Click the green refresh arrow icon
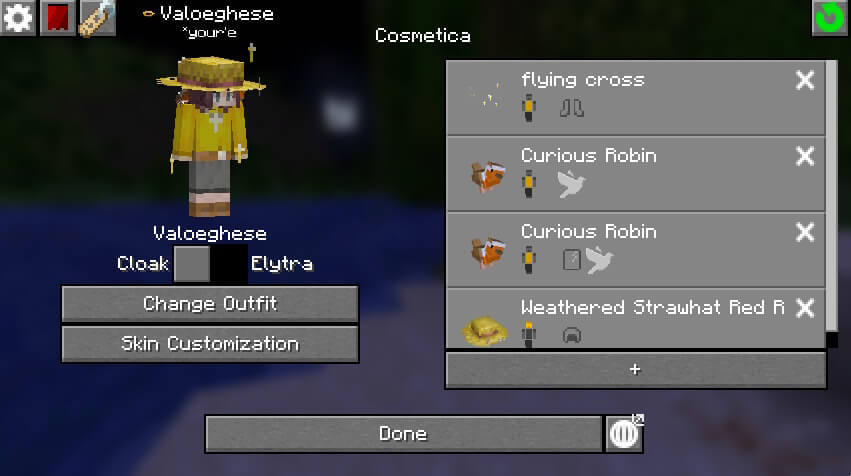 click(829, 18)
